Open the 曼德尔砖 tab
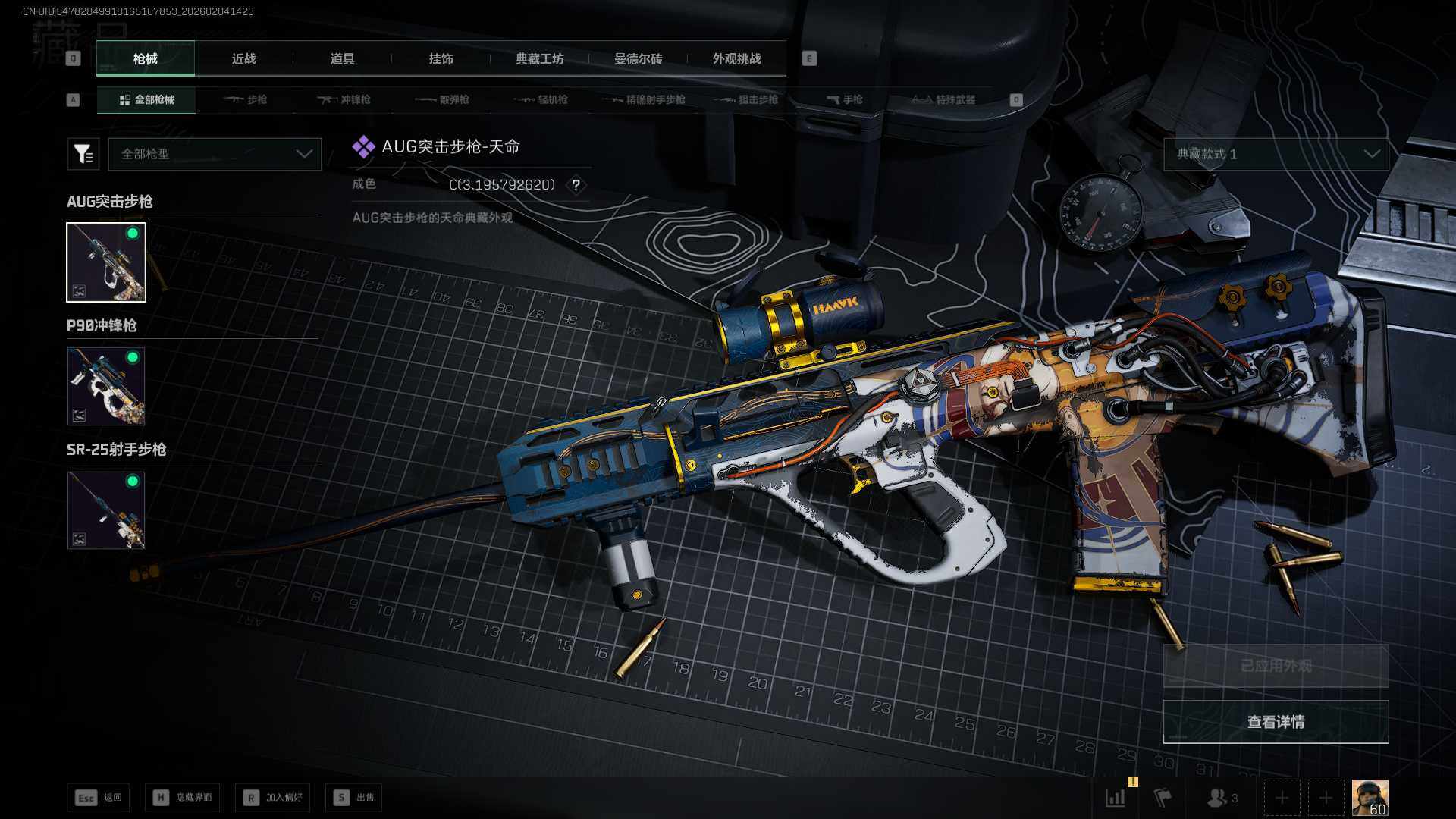The height and width of the screenshot is (819, 1456). [x=638, y=59]
